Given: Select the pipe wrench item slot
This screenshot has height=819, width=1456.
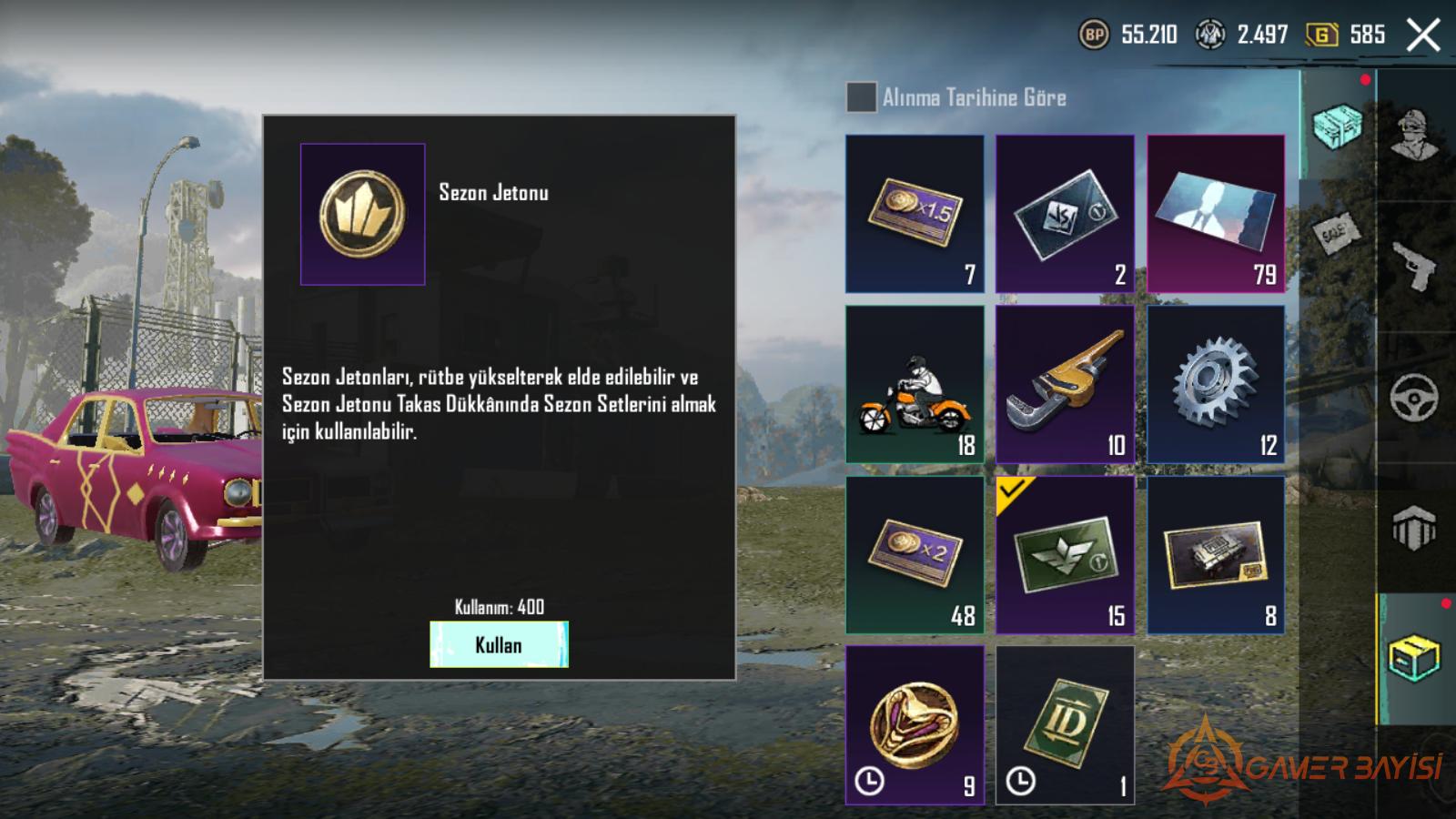Looking at the screenshot, I should coord(1065,384).
